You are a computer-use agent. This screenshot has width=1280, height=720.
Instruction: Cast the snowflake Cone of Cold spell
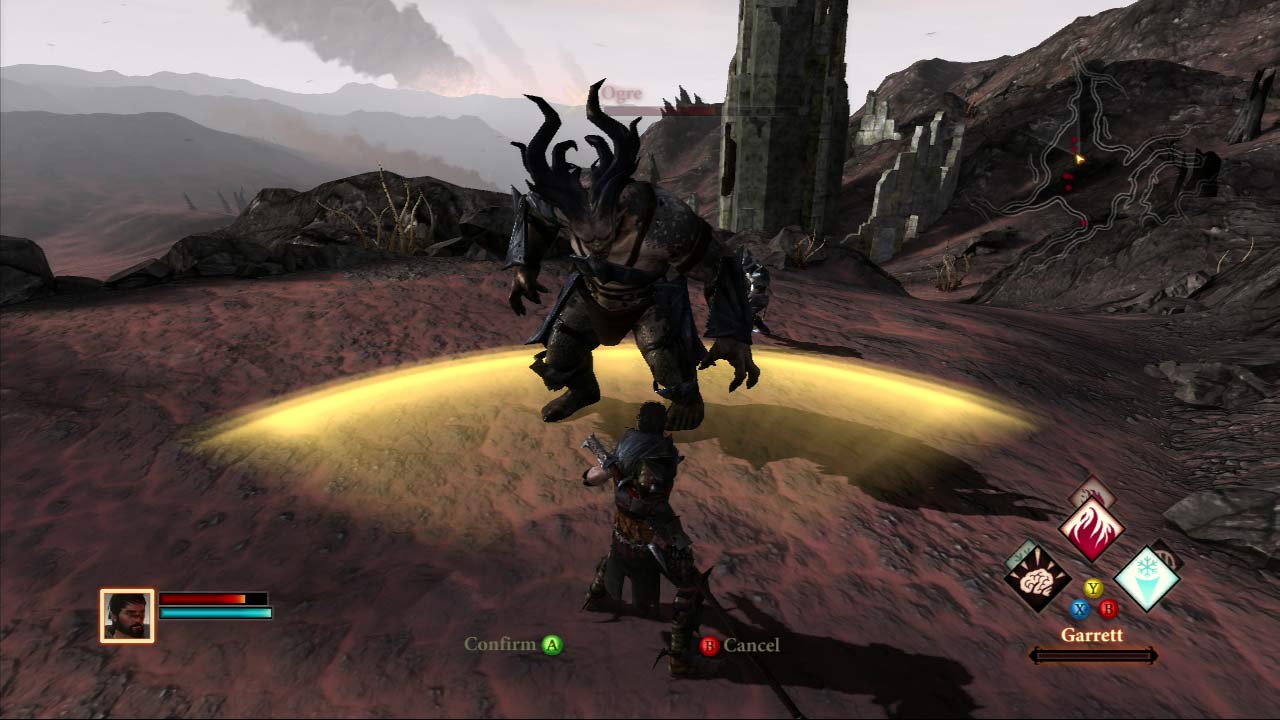tap(1145, 578)
